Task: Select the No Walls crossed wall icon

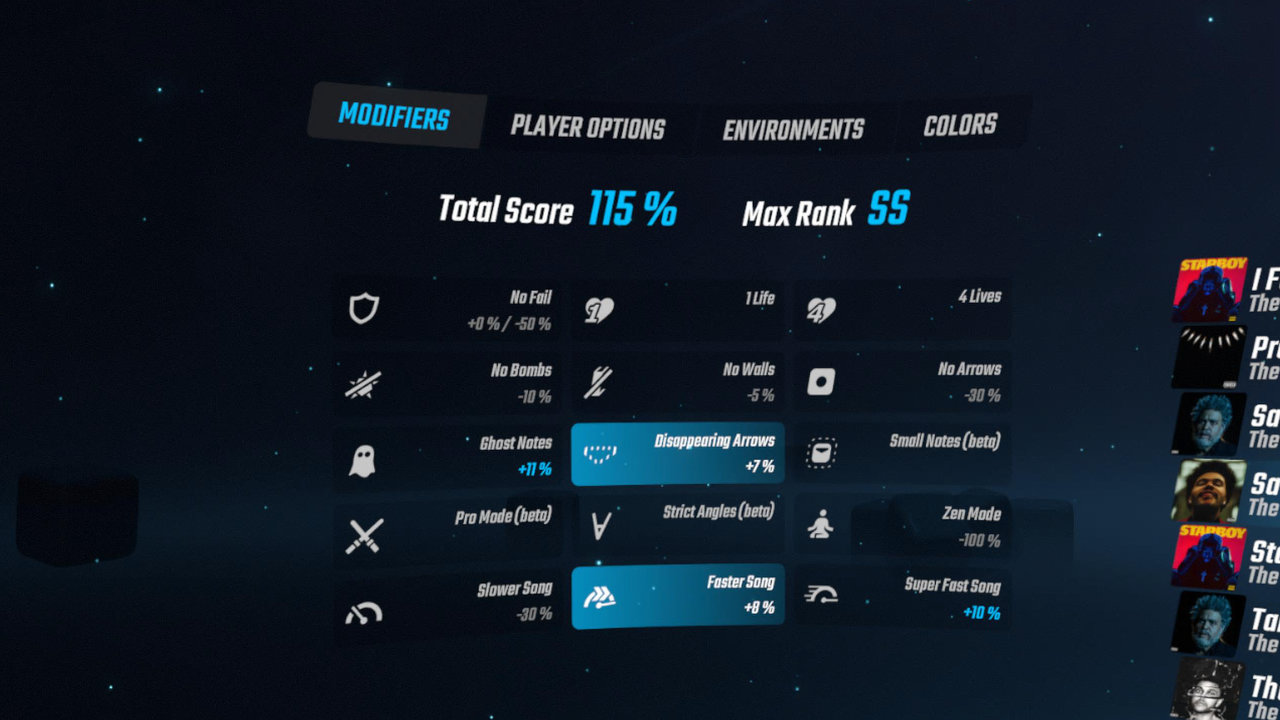Action: tap(597, 381)
